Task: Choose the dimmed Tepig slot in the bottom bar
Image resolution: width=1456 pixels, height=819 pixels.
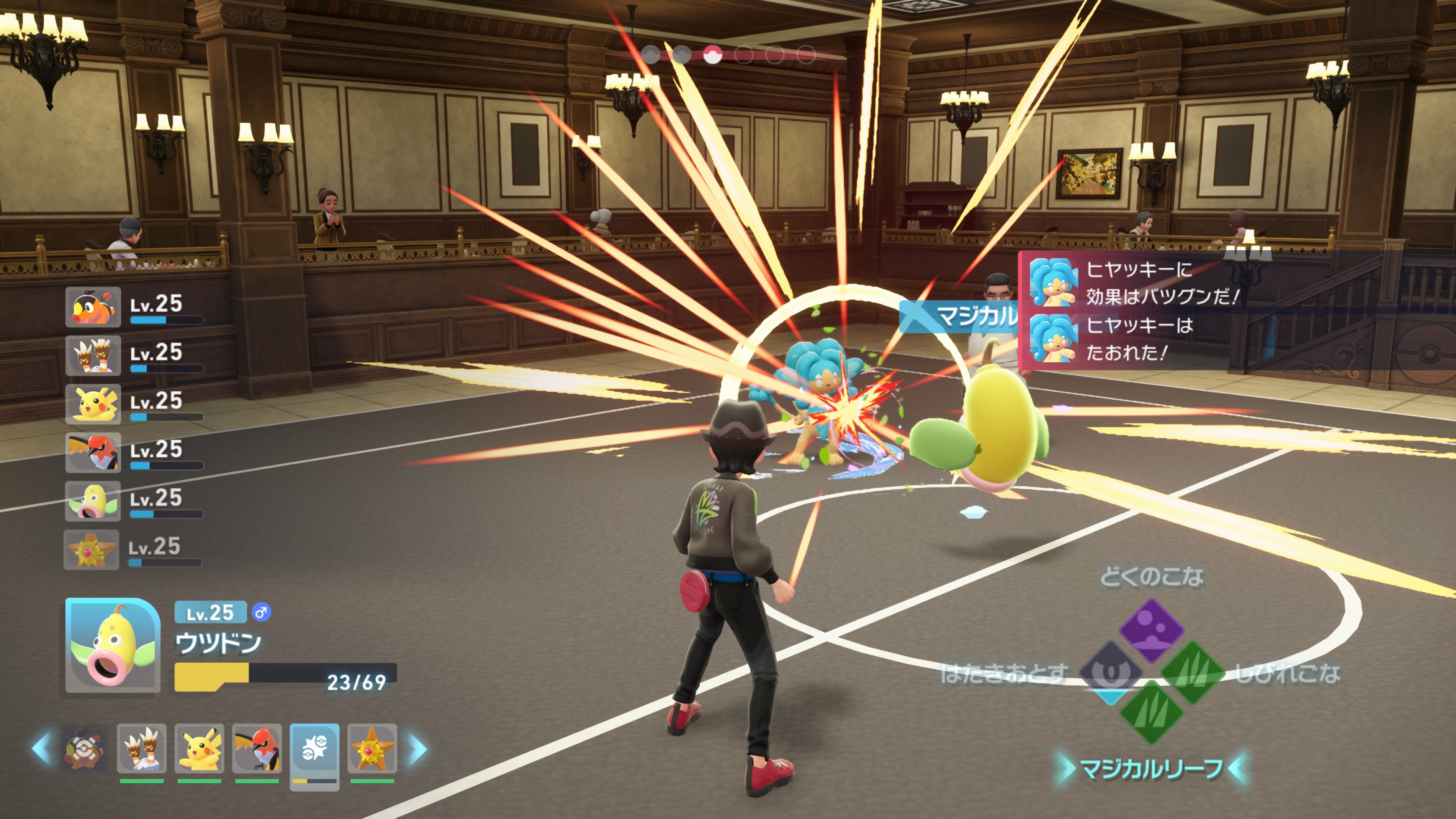Action: point(84,748)
